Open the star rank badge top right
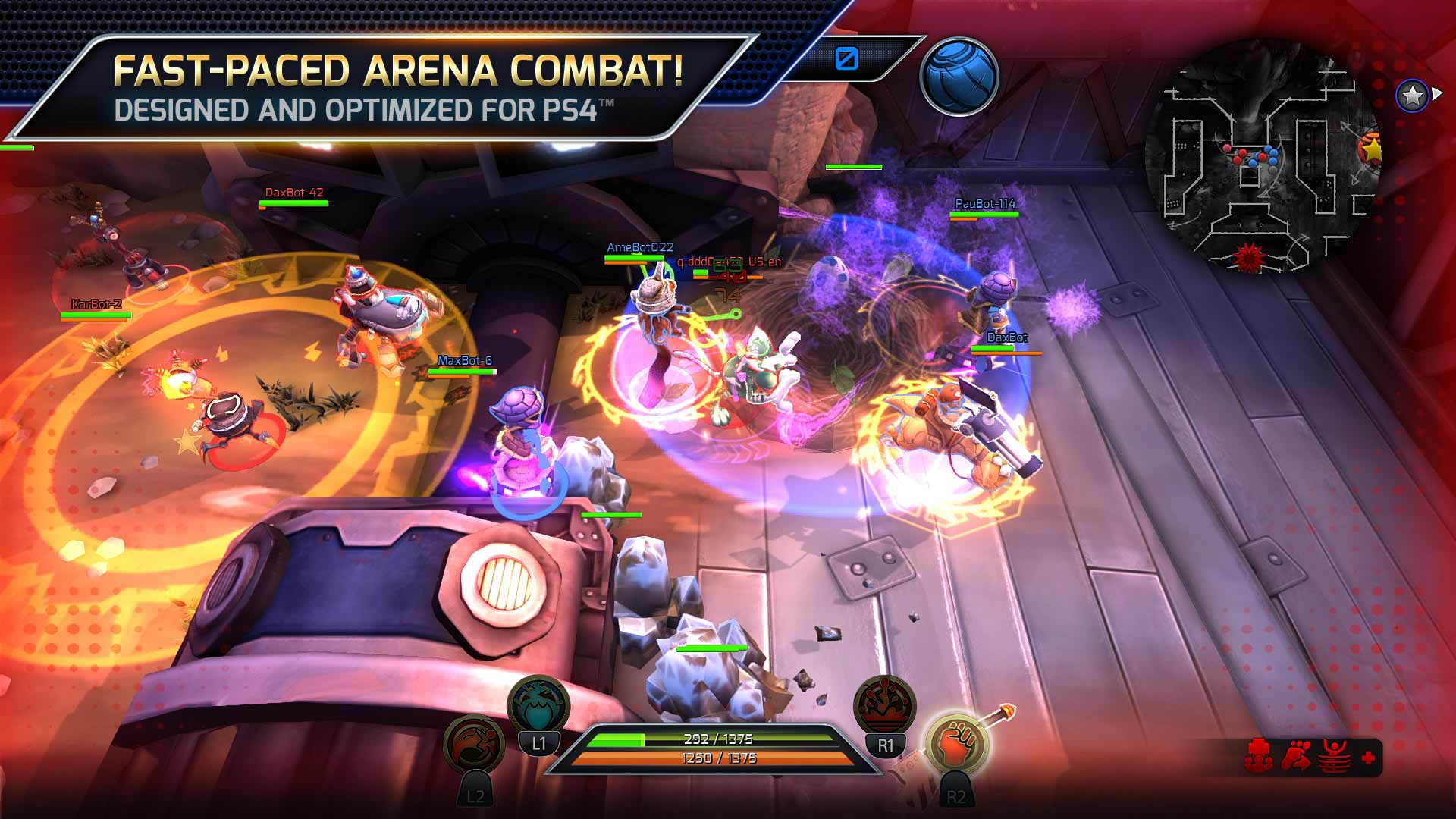This screenshot has height=819, width=1456. [1412, 96]
